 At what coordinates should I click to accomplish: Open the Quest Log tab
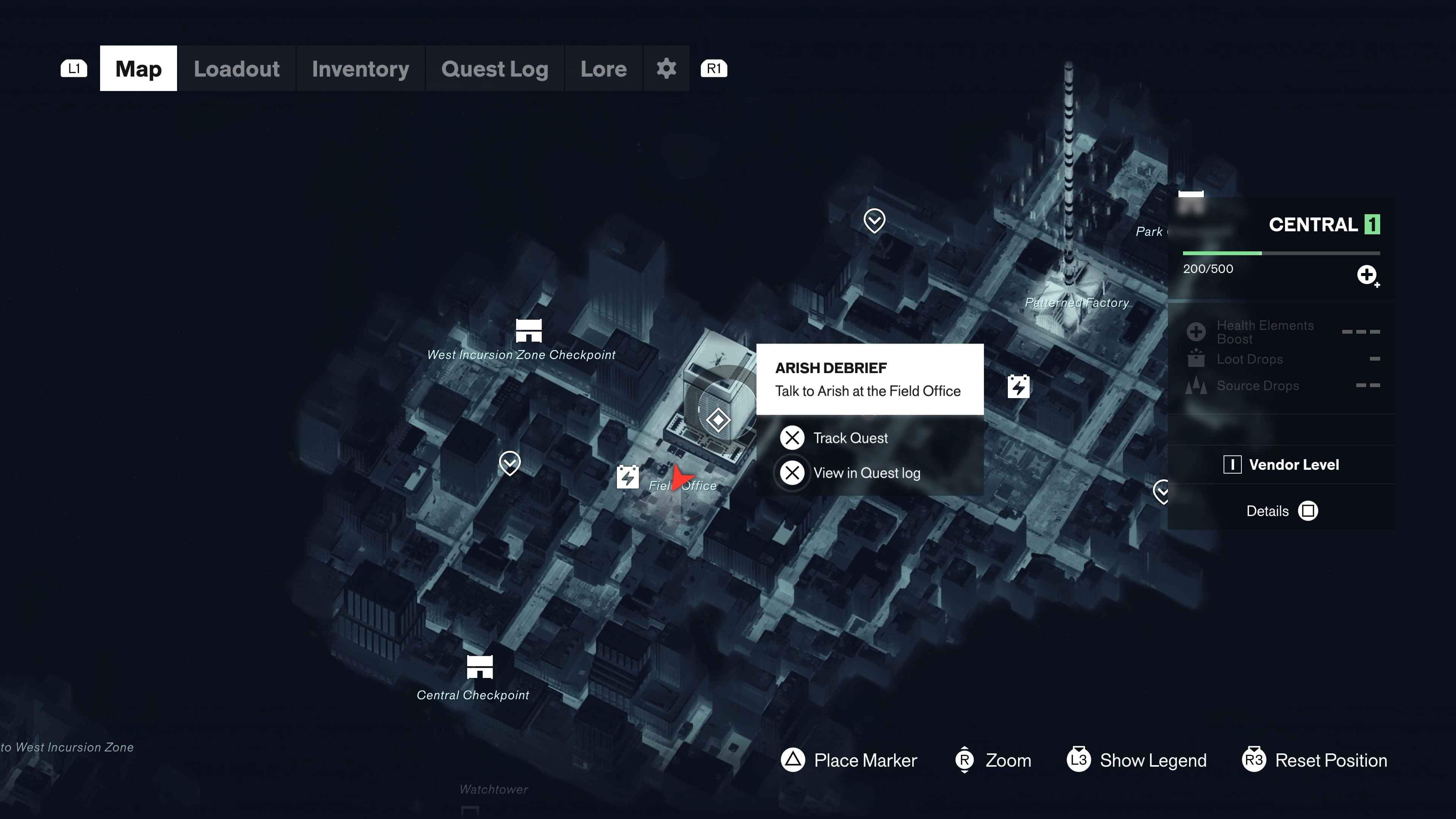pos(494,68)
